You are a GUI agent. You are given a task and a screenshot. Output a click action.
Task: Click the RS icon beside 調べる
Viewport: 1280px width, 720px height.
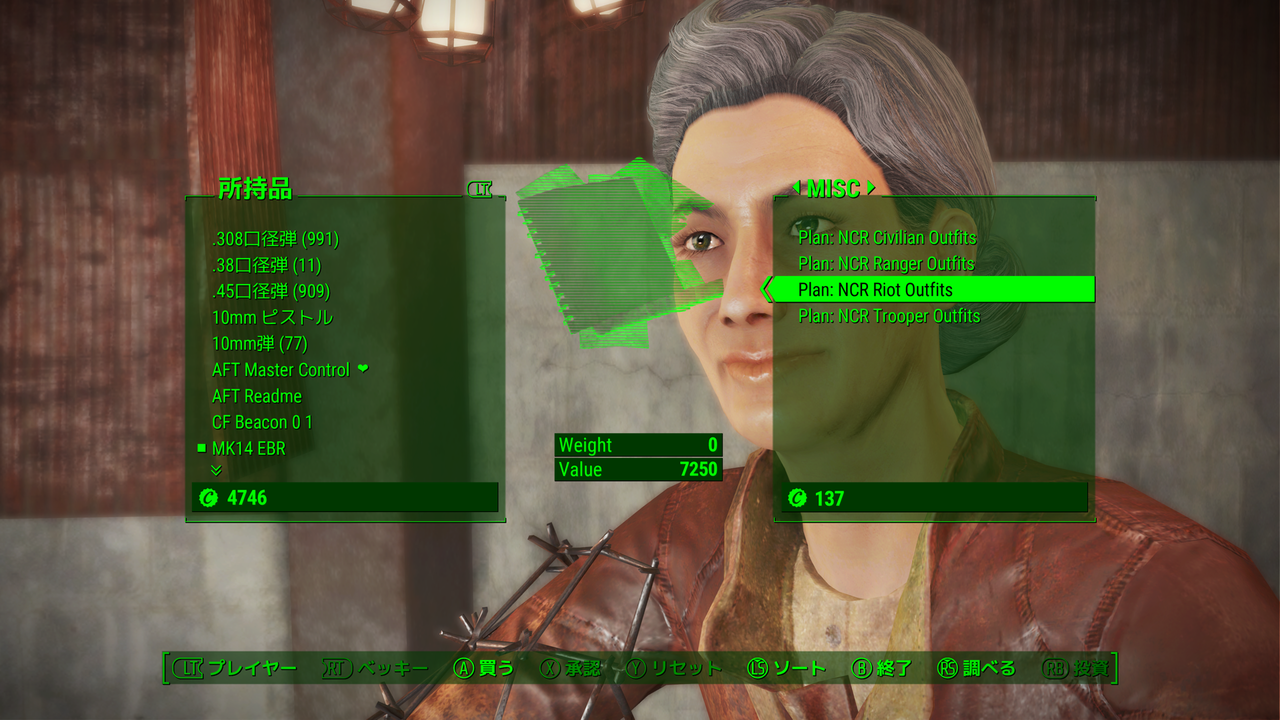pos(949,666)
